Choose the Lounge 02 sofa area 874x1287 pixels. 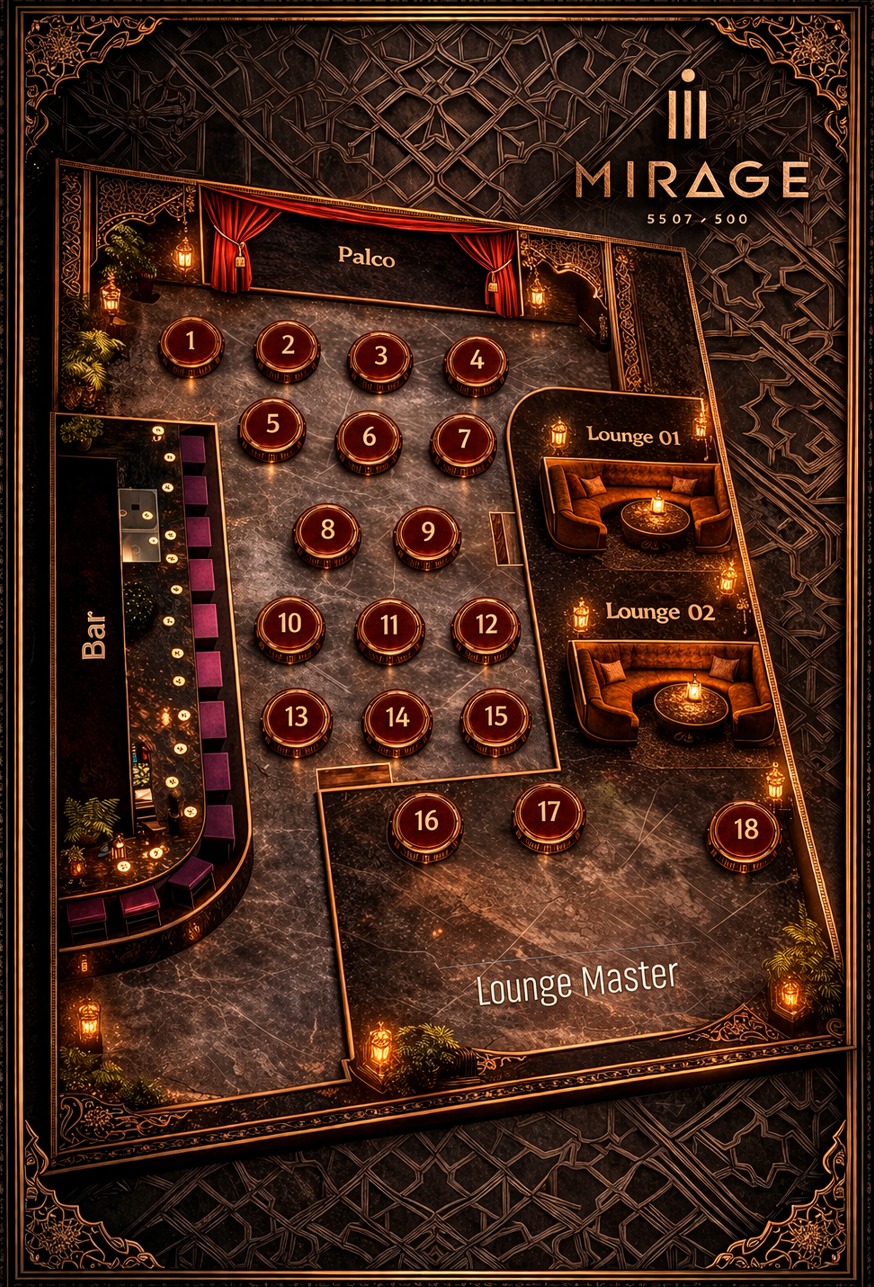[670, 690]
